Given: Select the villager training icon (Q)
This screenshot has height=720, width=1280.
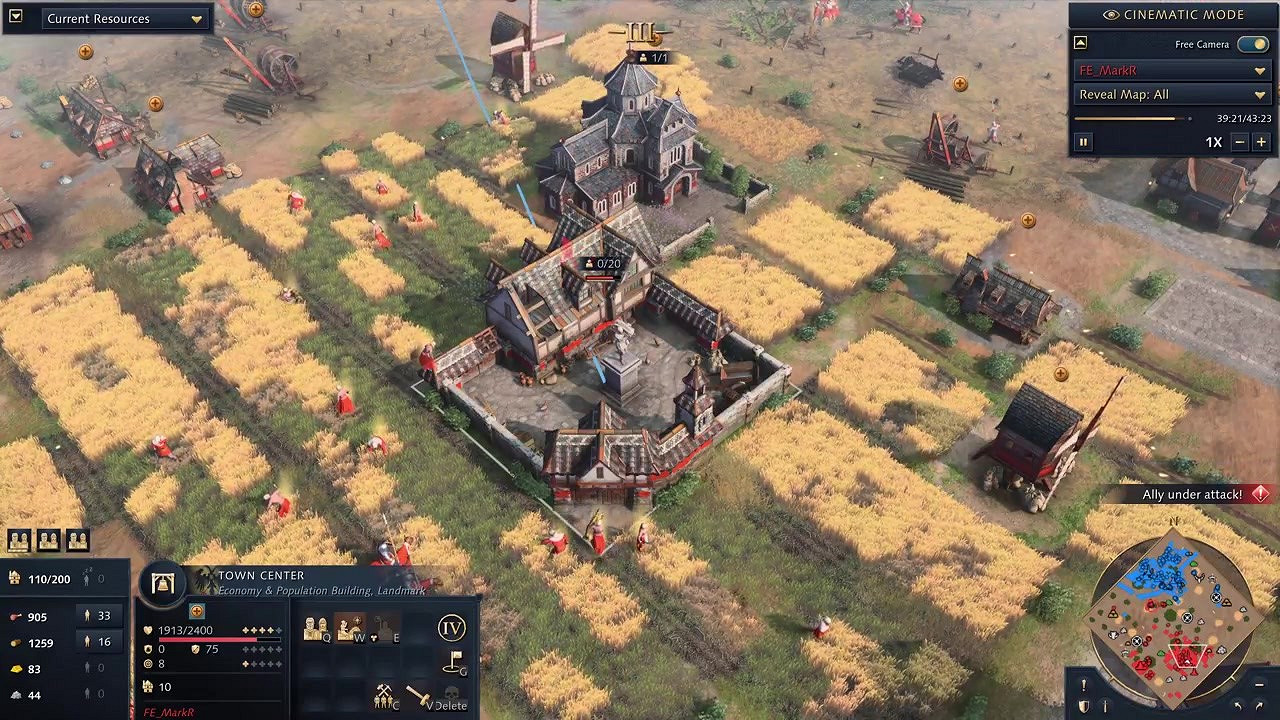Looking at the screenshot, I should coord(316,628).
